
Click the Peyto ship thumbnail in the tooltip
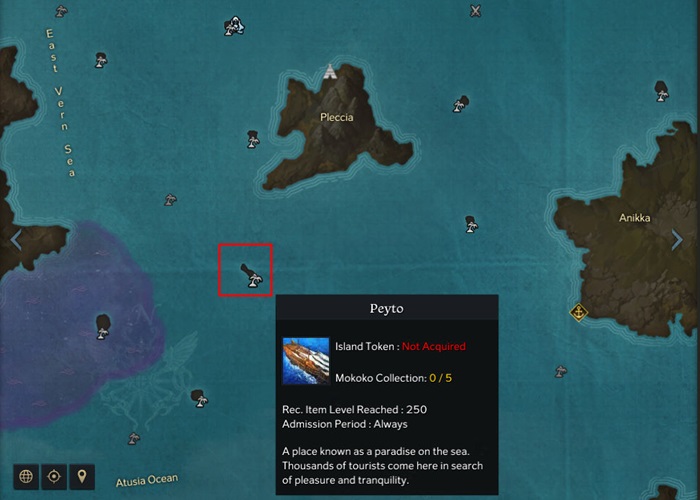point(303,361)
